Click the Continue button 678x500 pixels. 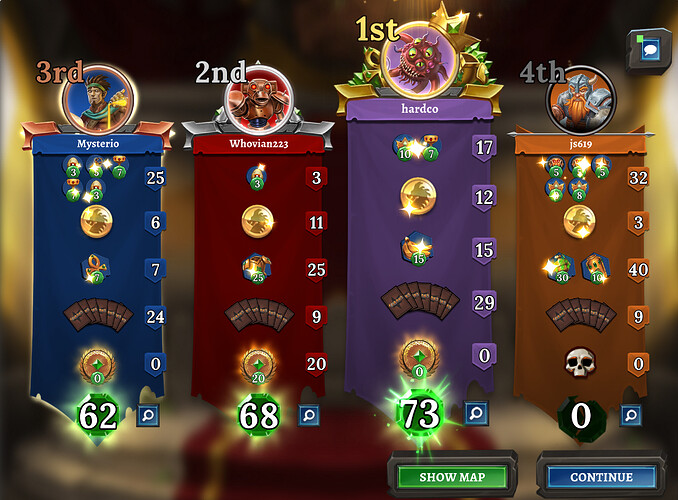click(x=601, y=477)
